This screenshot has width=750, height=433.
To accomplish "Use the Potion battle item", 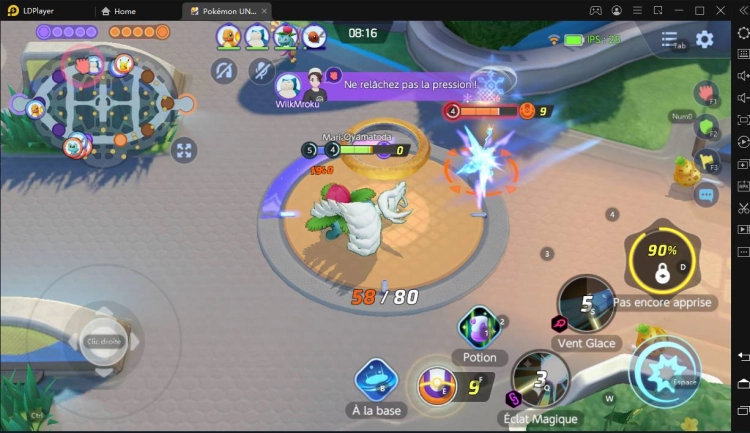I will click(478, 329).
